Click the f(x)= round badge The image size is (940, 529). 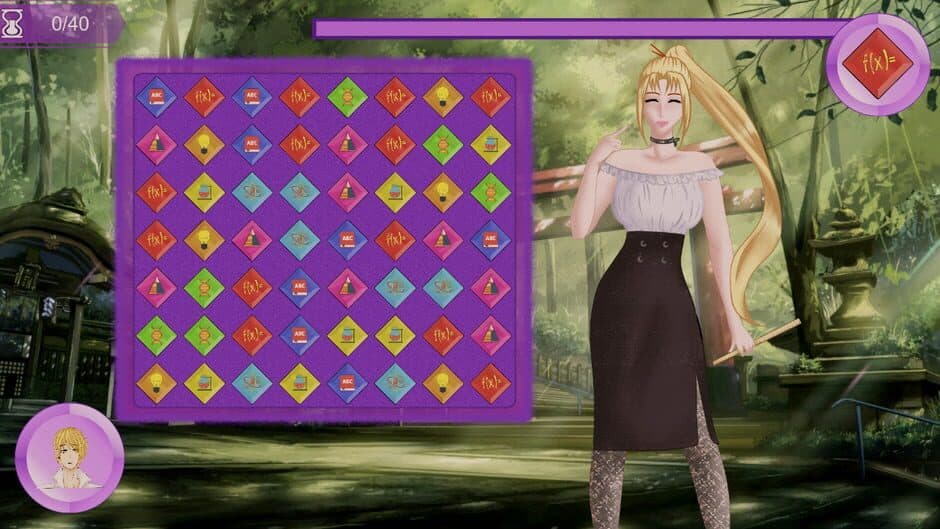[877, 61]
